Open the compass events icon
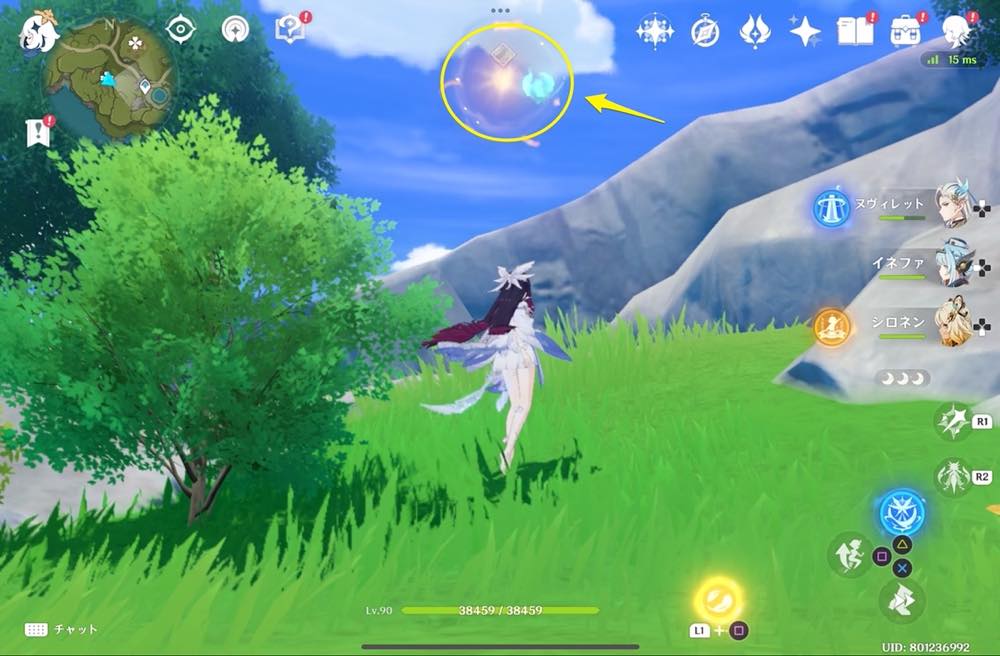 click(x=705, y=32)
